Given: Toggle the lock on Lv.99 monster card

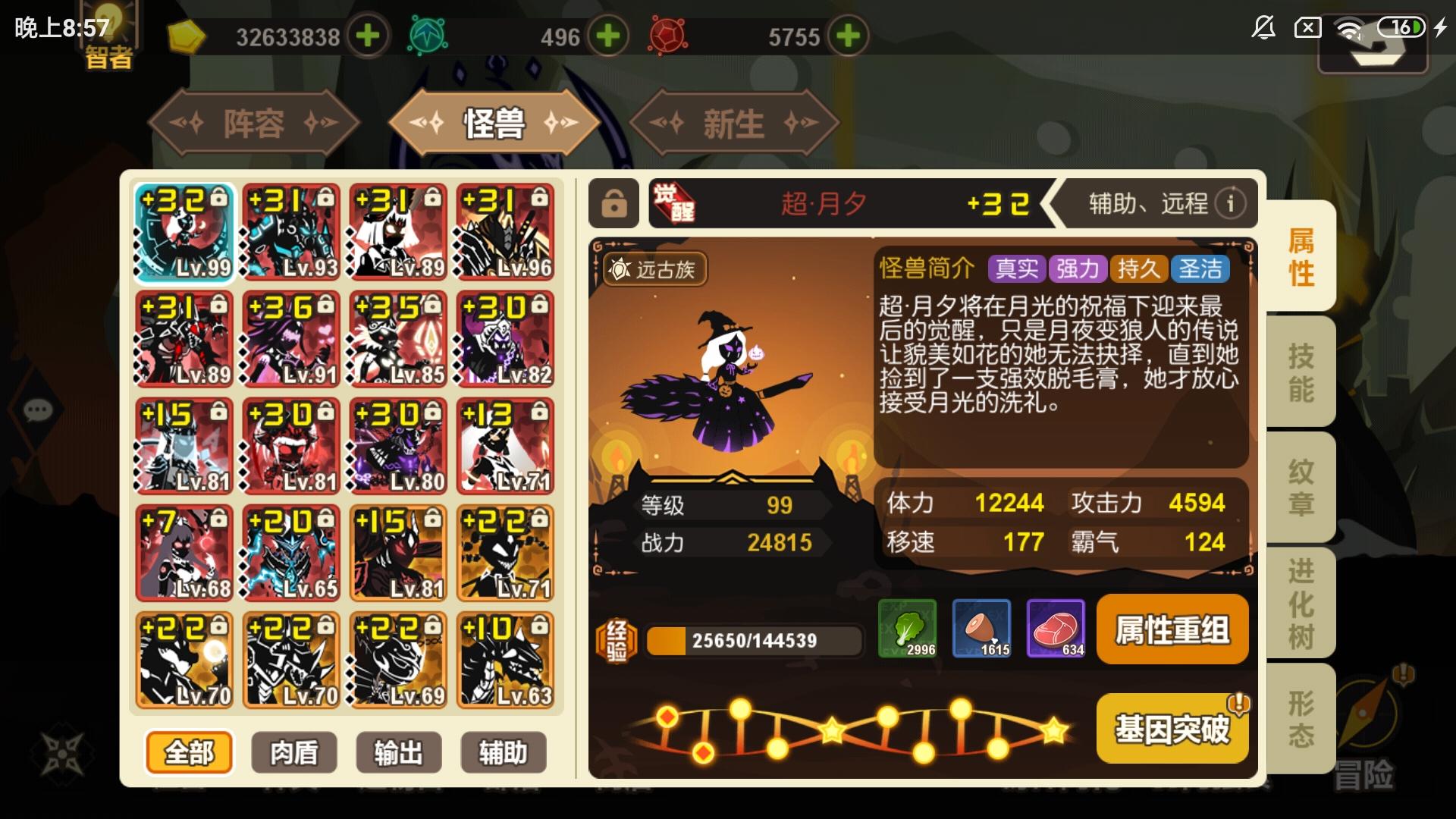Looking at the screenshot, I should point(219,198).
